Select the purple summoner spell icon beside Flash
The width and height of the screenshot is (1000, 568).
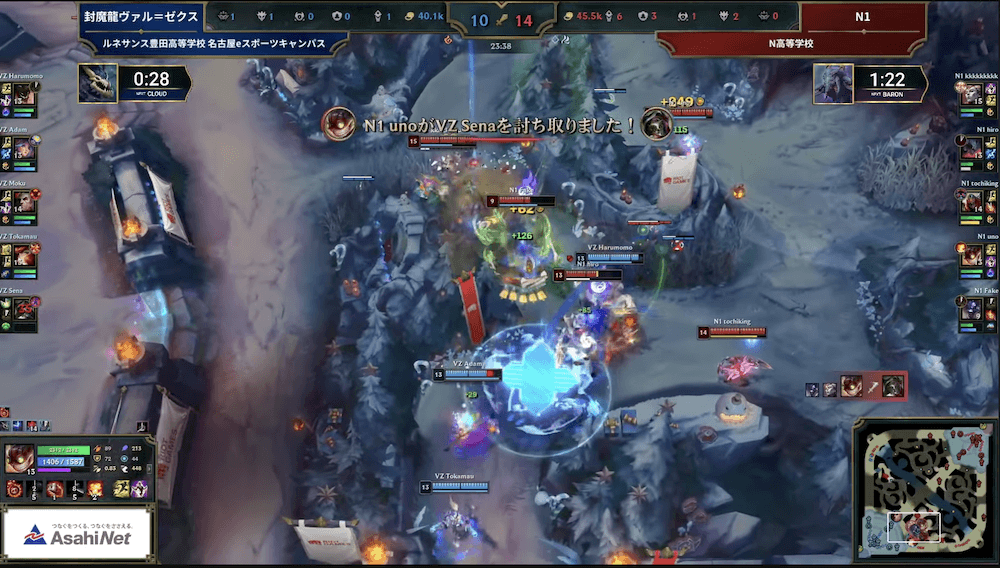pos(139,489)
